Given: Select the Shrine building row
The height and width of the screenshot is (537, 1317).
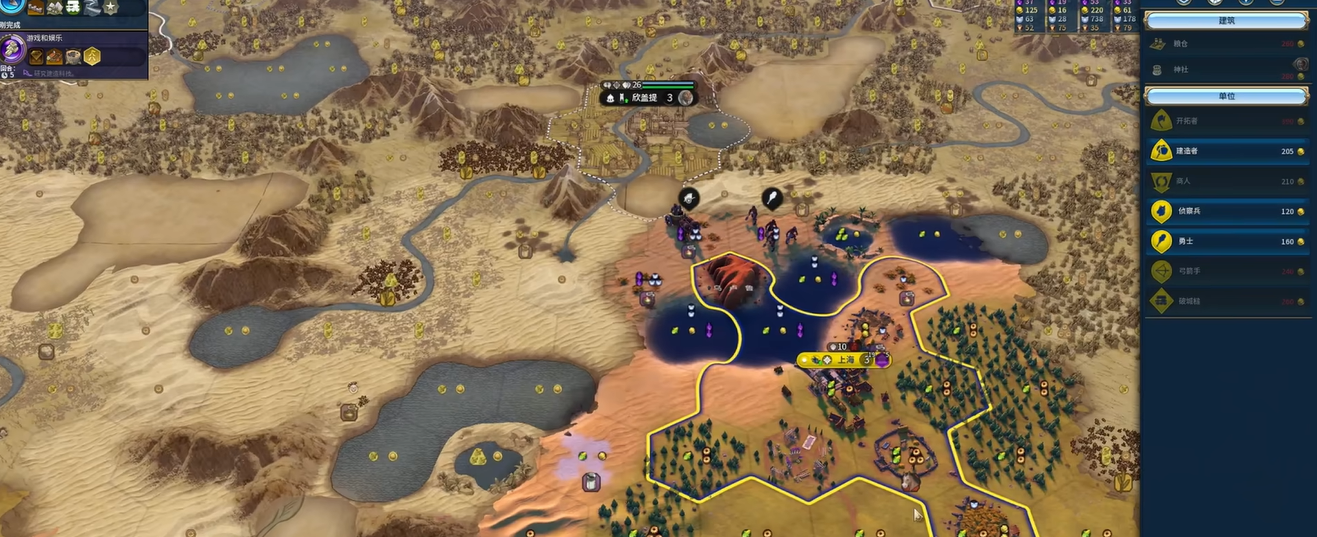Looking at the screenshot, I should [x=1228, y=69].
